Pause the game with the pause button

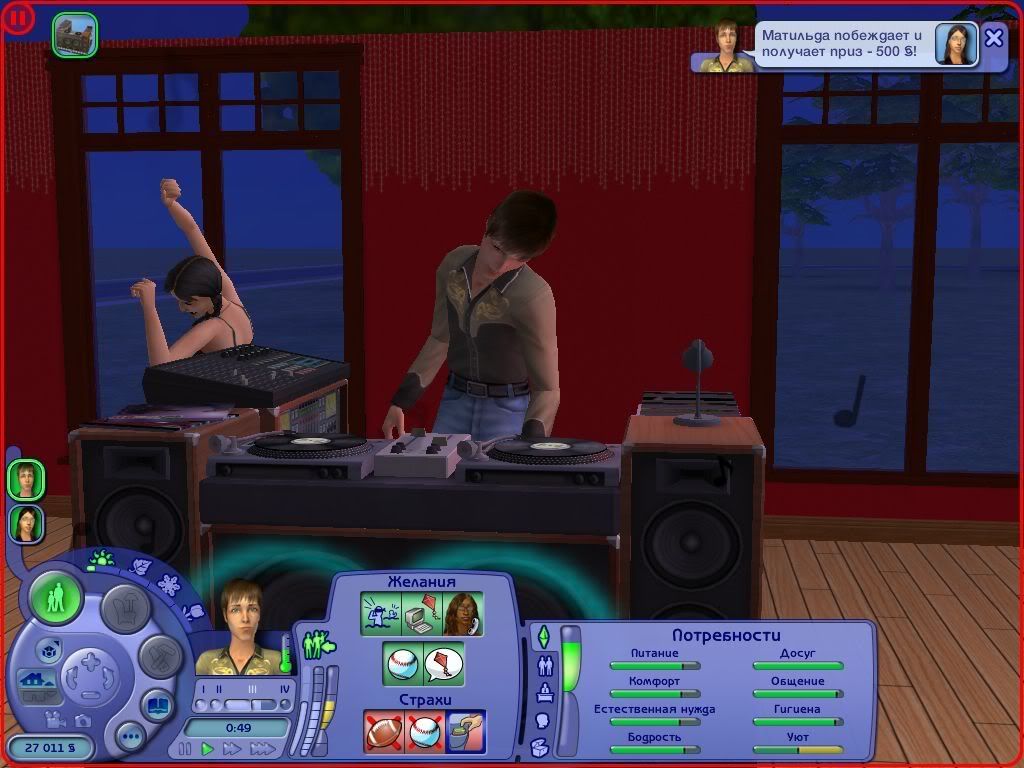pyautogui.click(x=185, y=748)
